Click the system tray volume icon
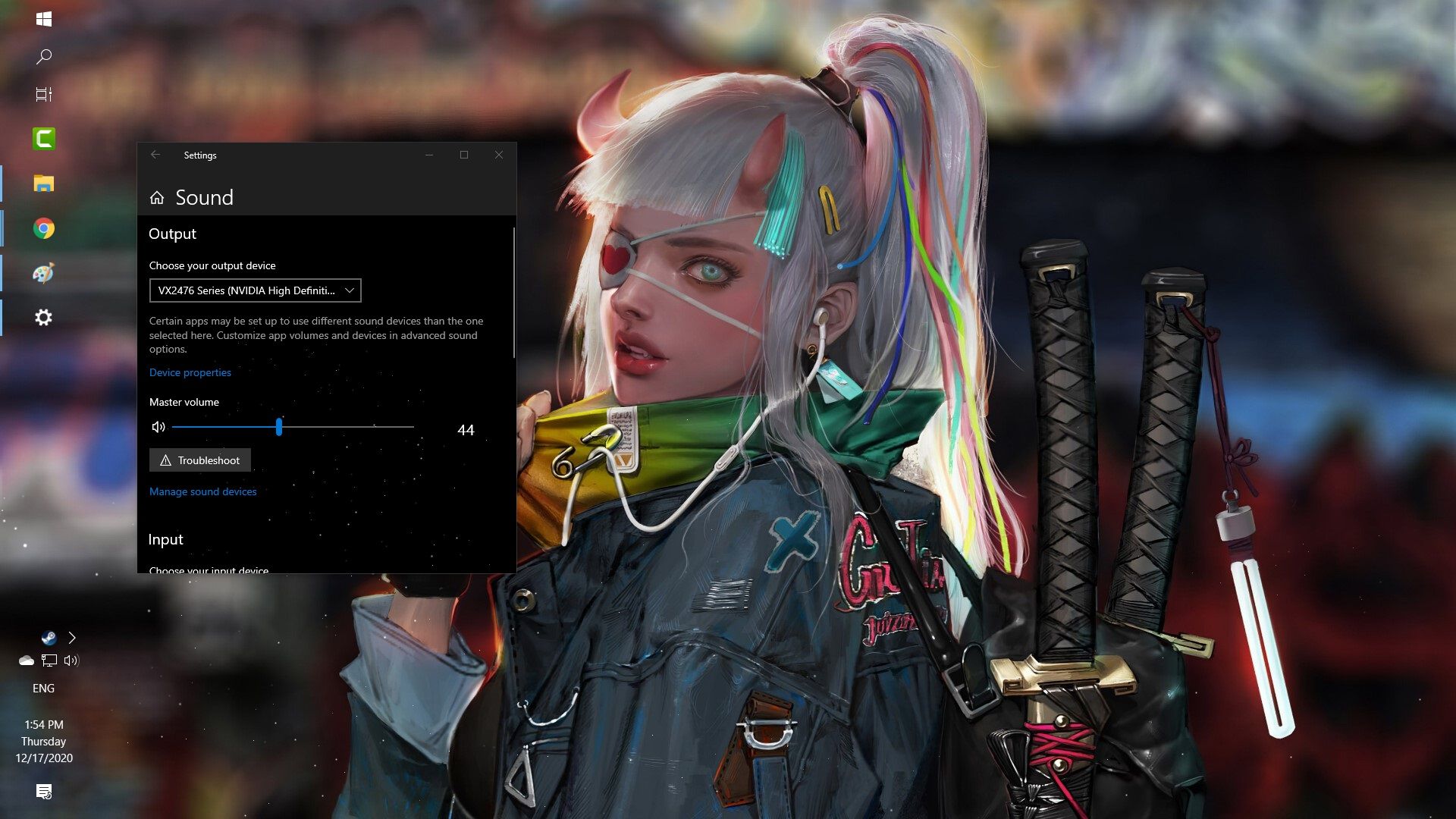Viewport: 1456px width, 819px height. tap(71, 661)
